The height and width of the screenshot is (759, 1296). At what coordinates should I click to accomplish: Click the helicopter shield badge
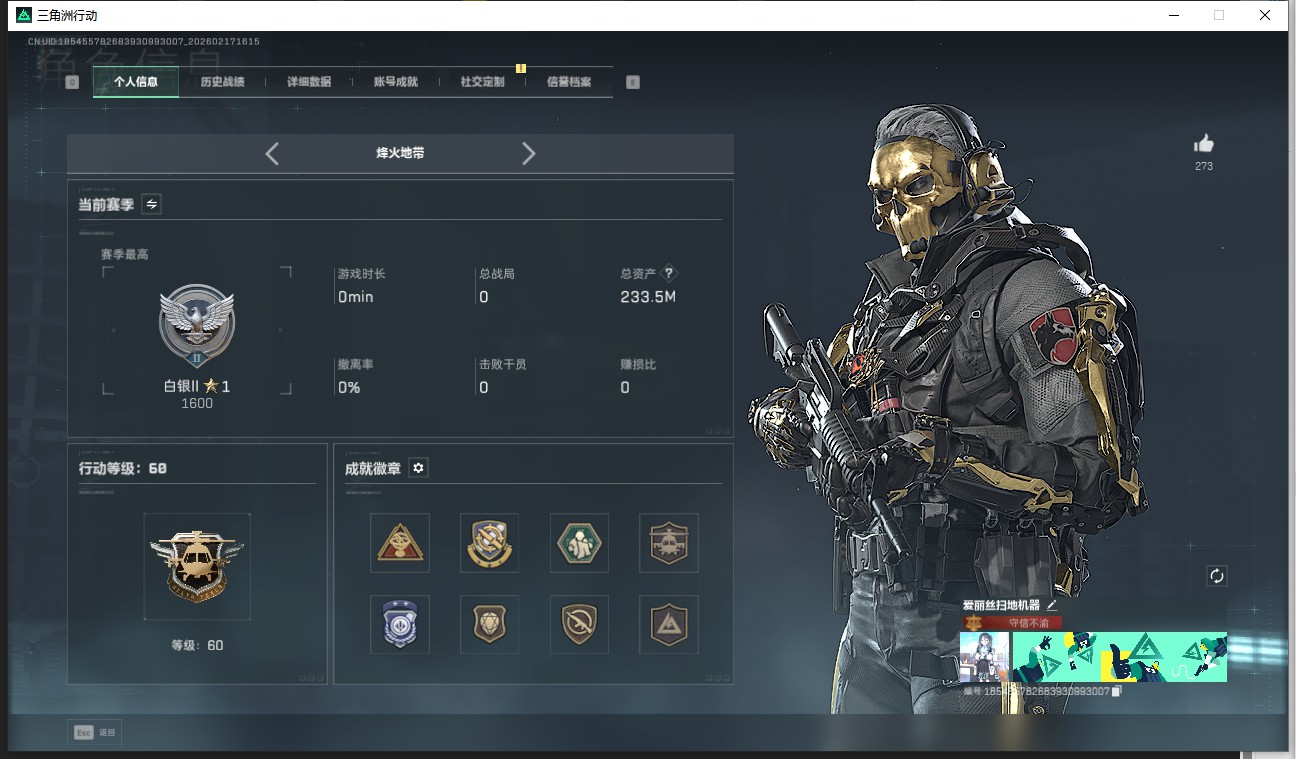pos(668,543)
